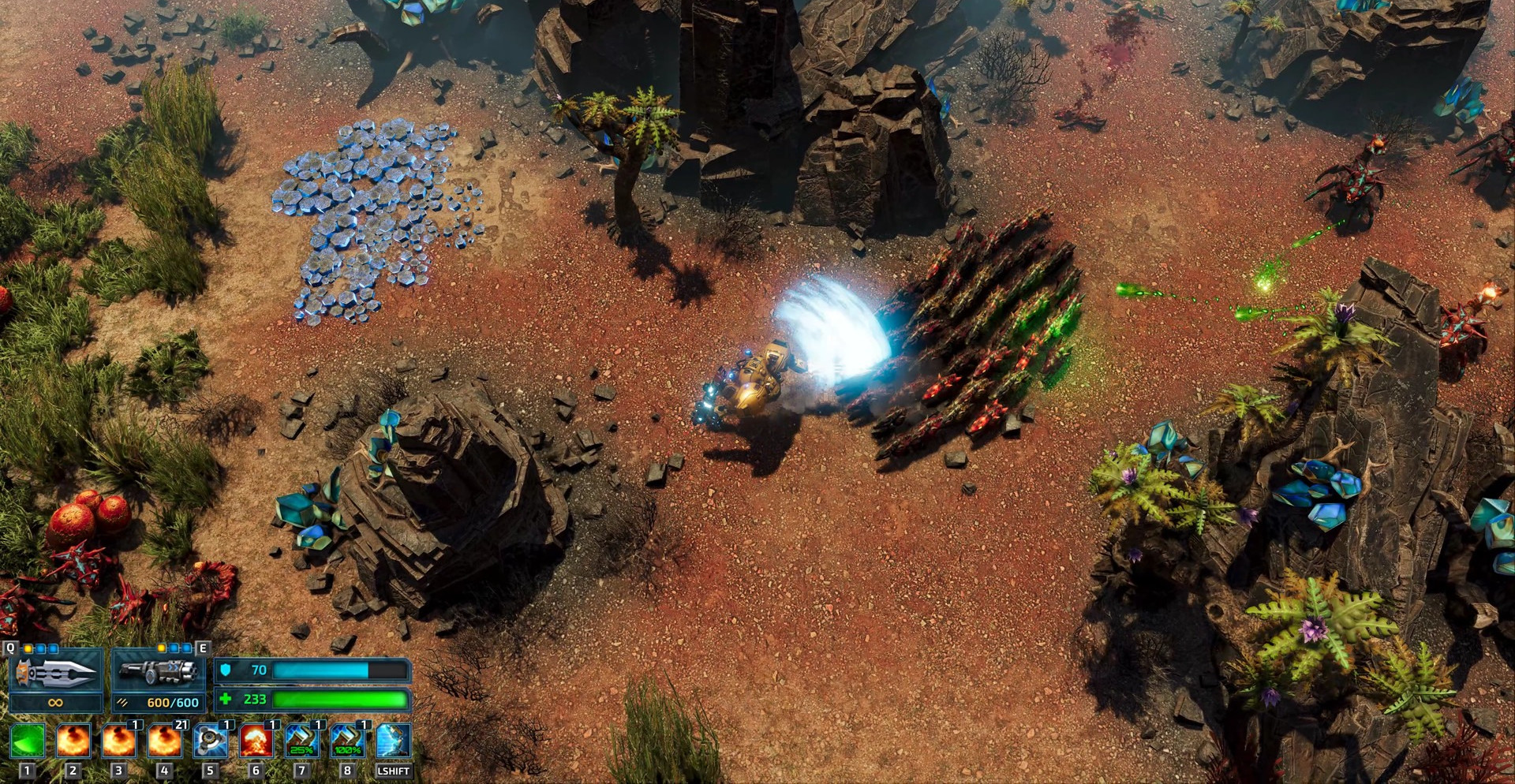Launch the mushroom cloud nuke ability
This screenshot has width=1515, height=784.
256,741
